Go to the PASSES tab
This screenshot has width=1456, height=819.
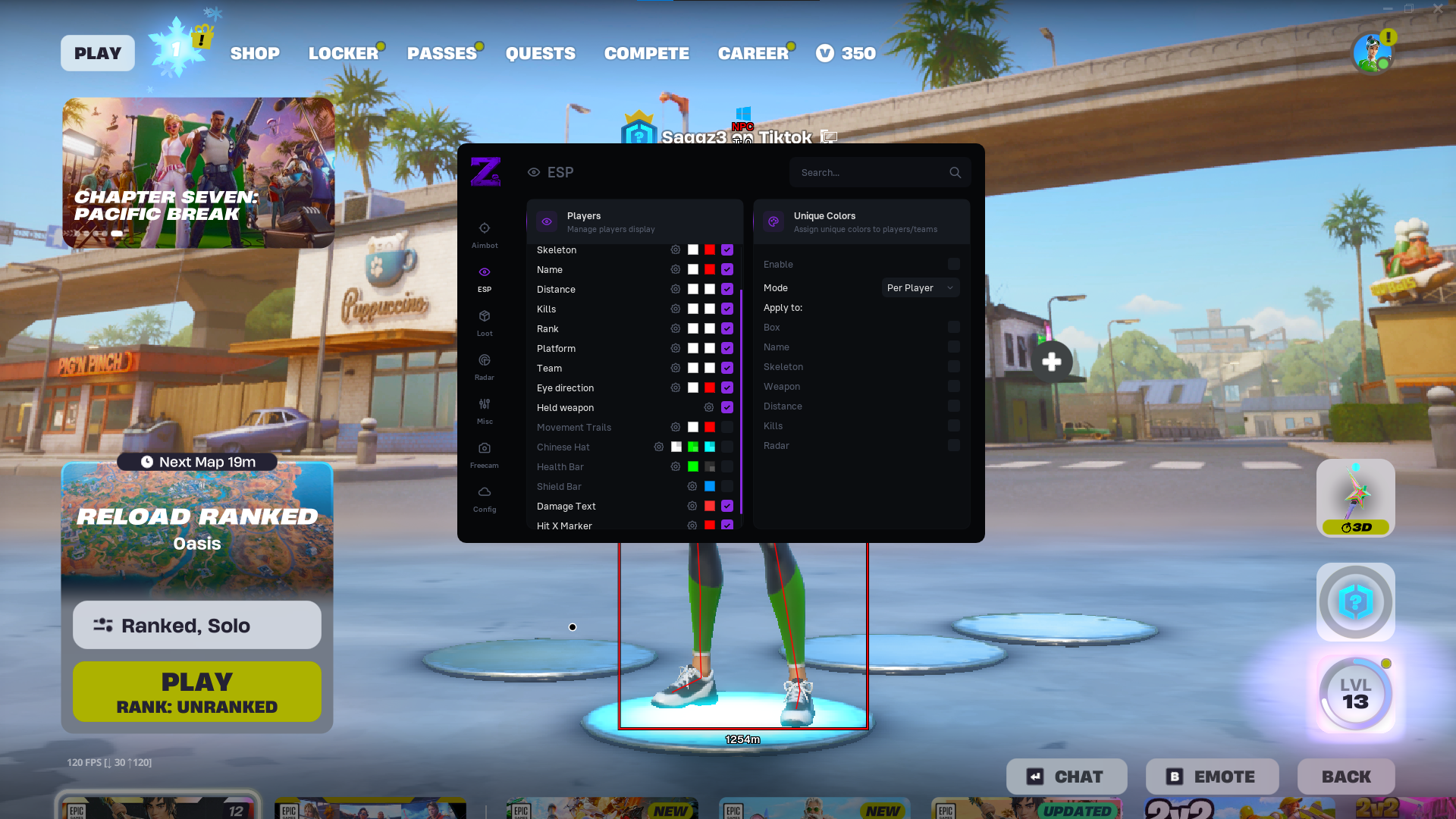[441, 53]
